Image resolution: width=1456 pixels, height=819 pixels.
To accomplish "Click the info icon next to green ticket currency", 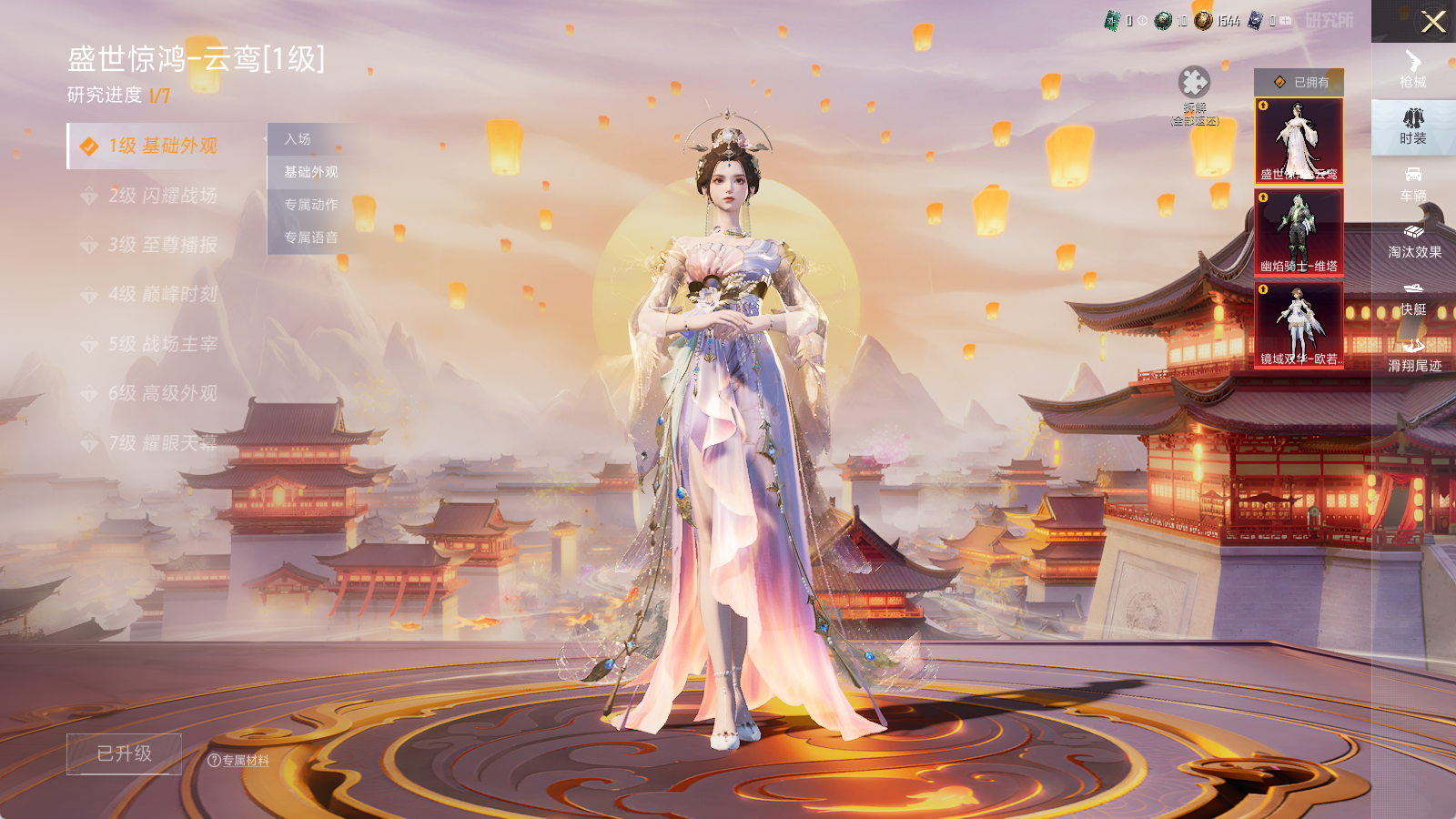I will (x=1143, y=20).
